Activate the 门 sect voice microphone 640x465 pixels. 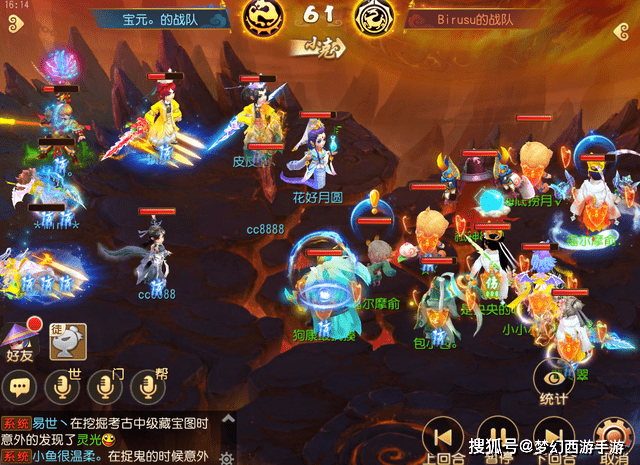pos(106,387)
